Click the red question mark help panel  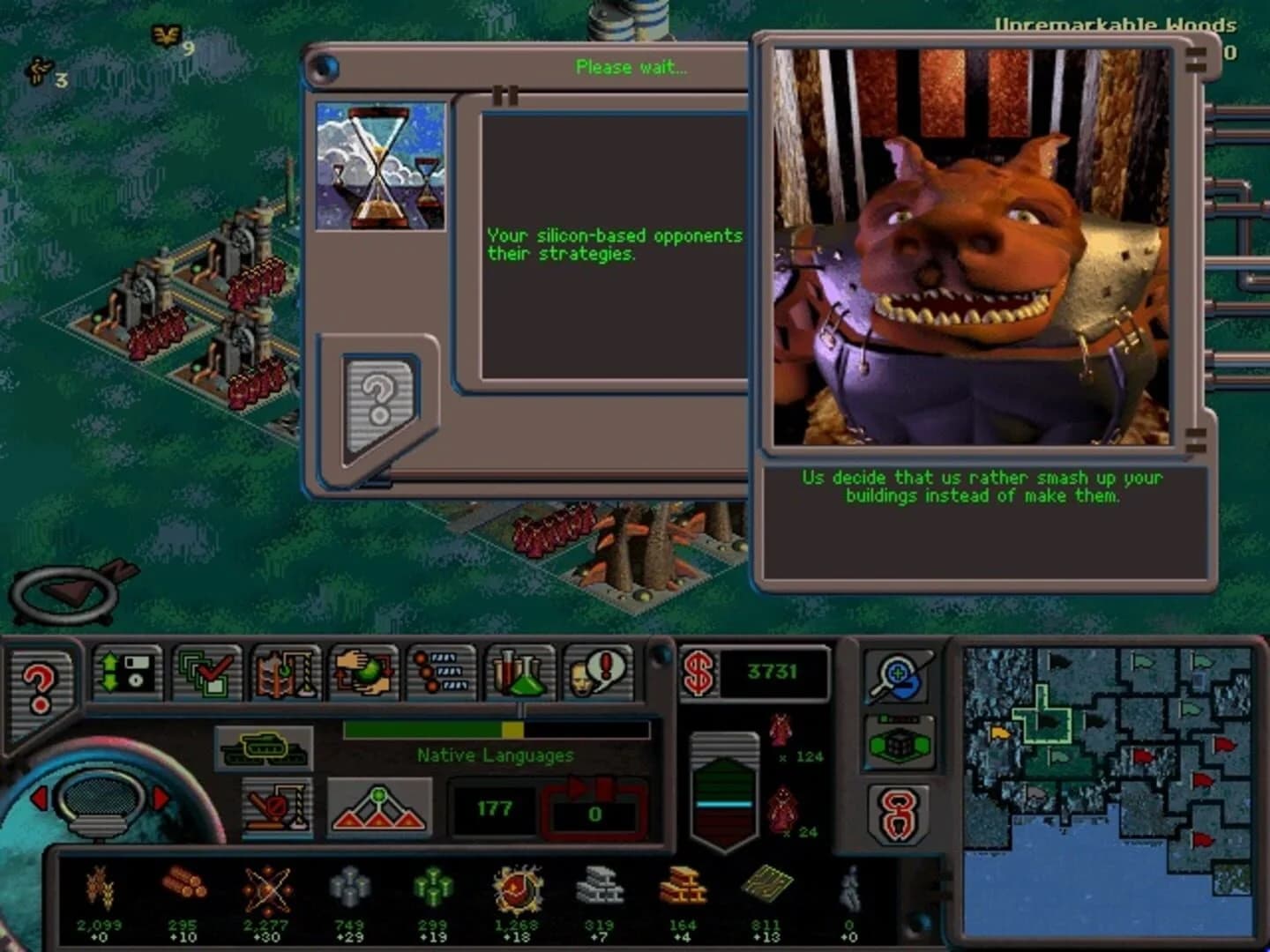(40, 688)
